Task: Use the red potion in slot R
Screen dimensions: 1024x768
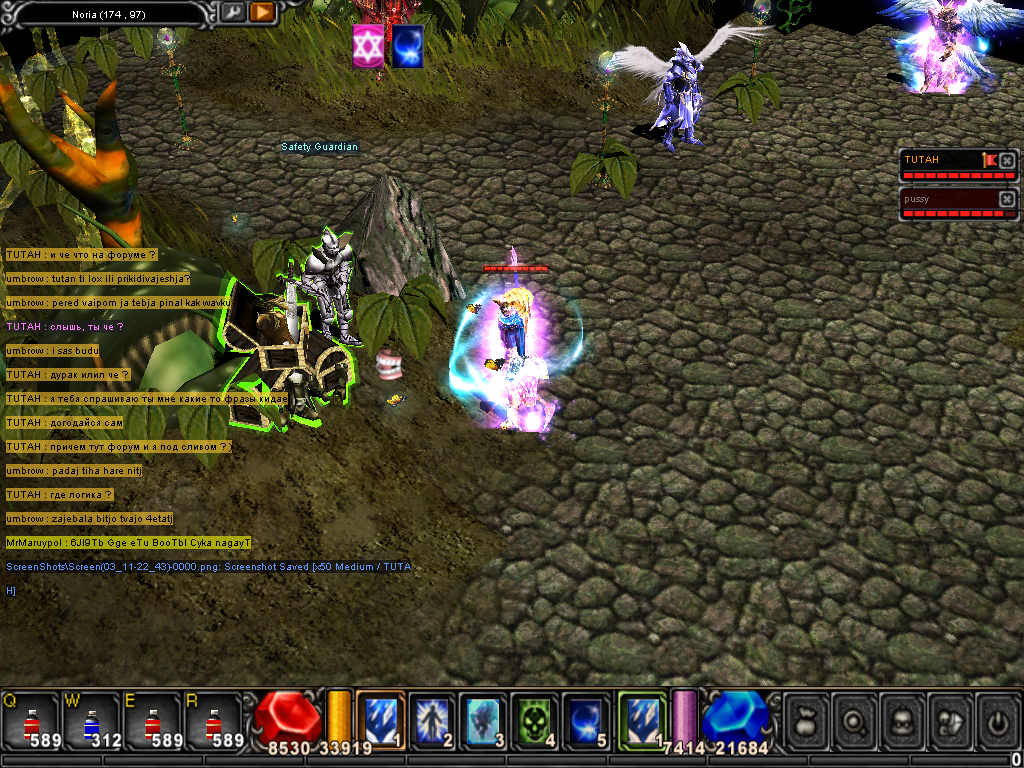Action: click(214, 720)
